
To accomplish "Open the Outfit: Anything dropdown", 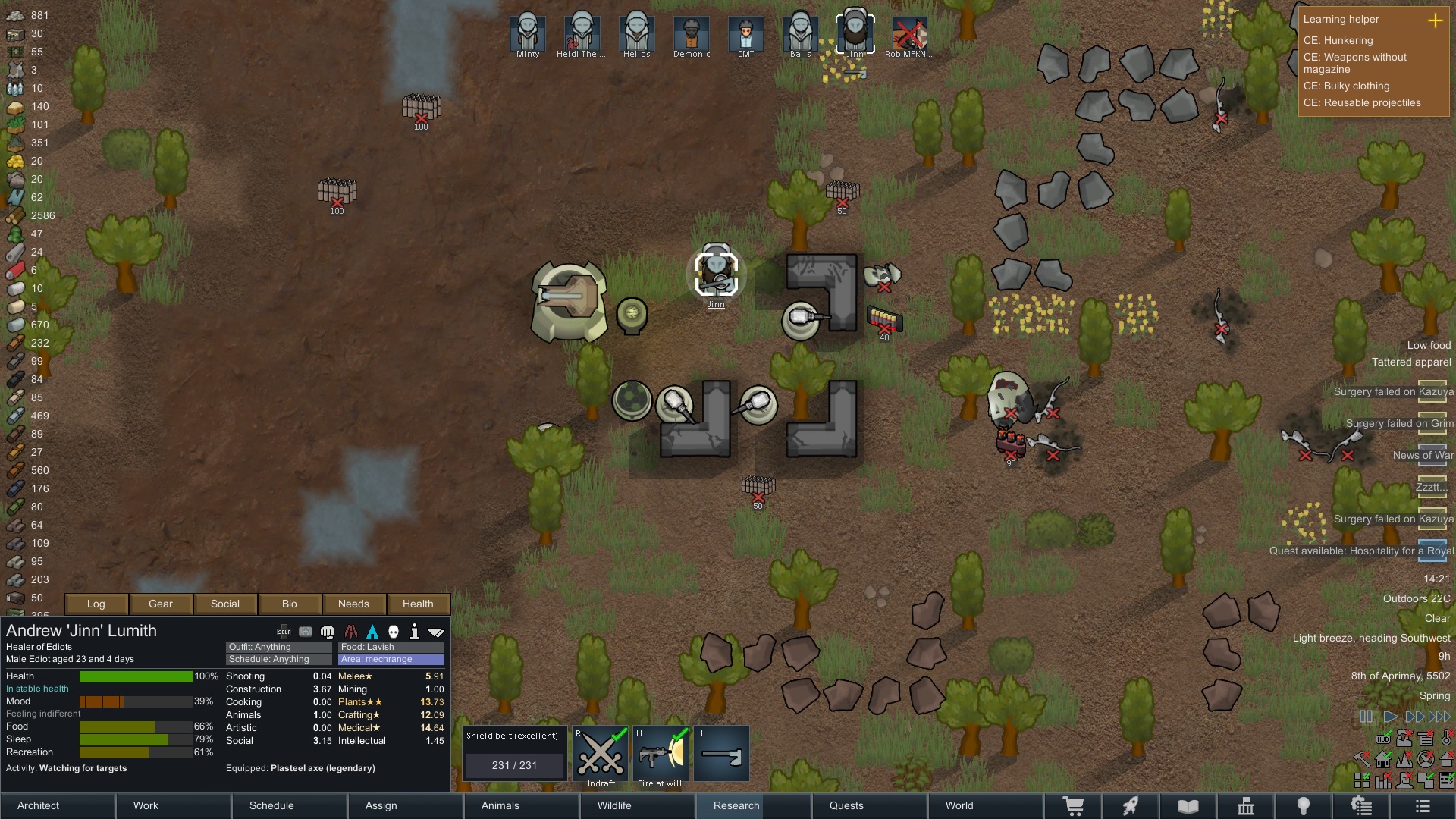I will 278,647.
